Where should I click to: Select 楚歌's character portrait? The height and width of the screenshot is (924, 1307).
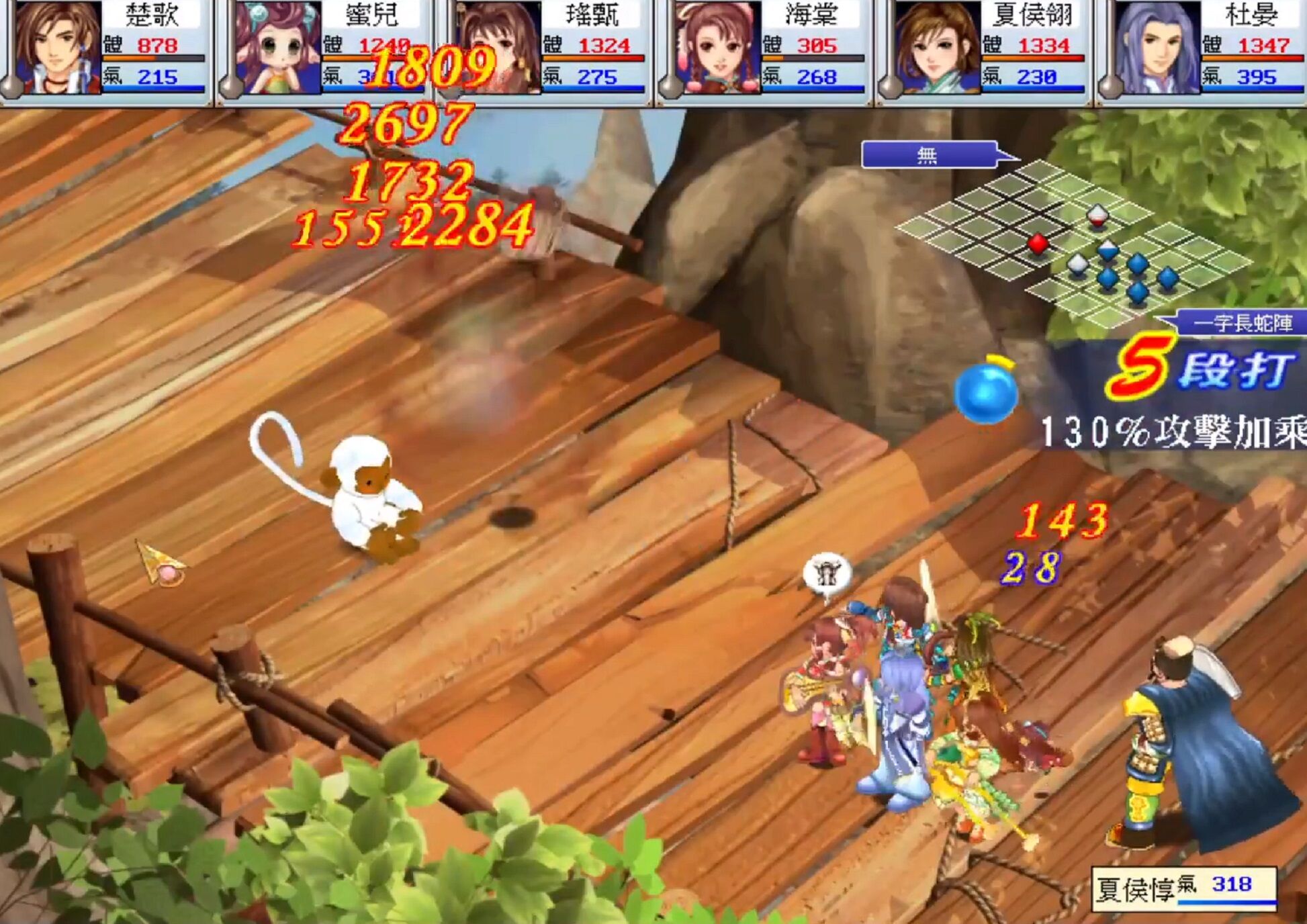(x=57, y=48)
